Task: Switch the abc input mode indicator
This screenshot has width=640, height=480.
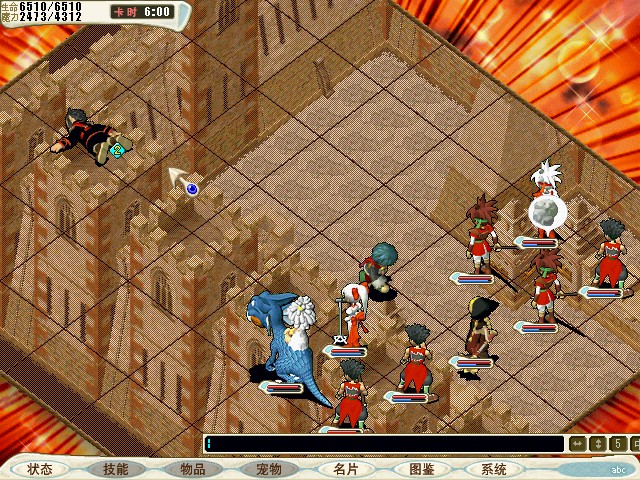Action: pyautogui.click(x=619, y=469)
